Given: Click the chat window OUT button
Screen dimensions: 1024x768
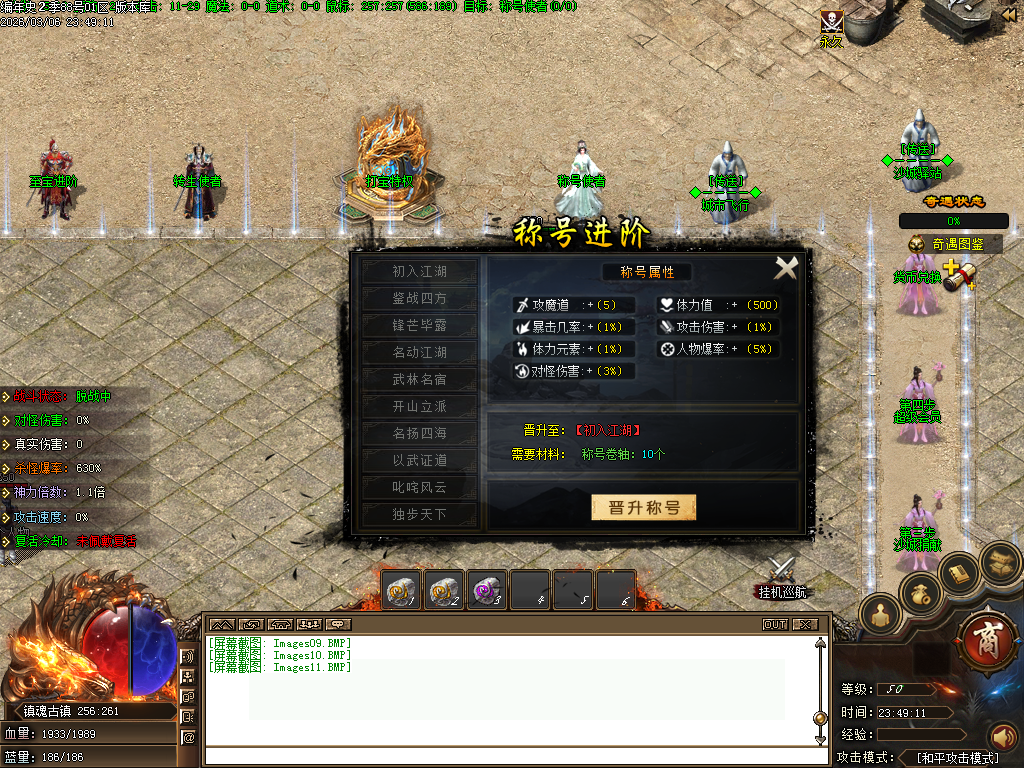Looking at the screenshot, I should (775, 624).
